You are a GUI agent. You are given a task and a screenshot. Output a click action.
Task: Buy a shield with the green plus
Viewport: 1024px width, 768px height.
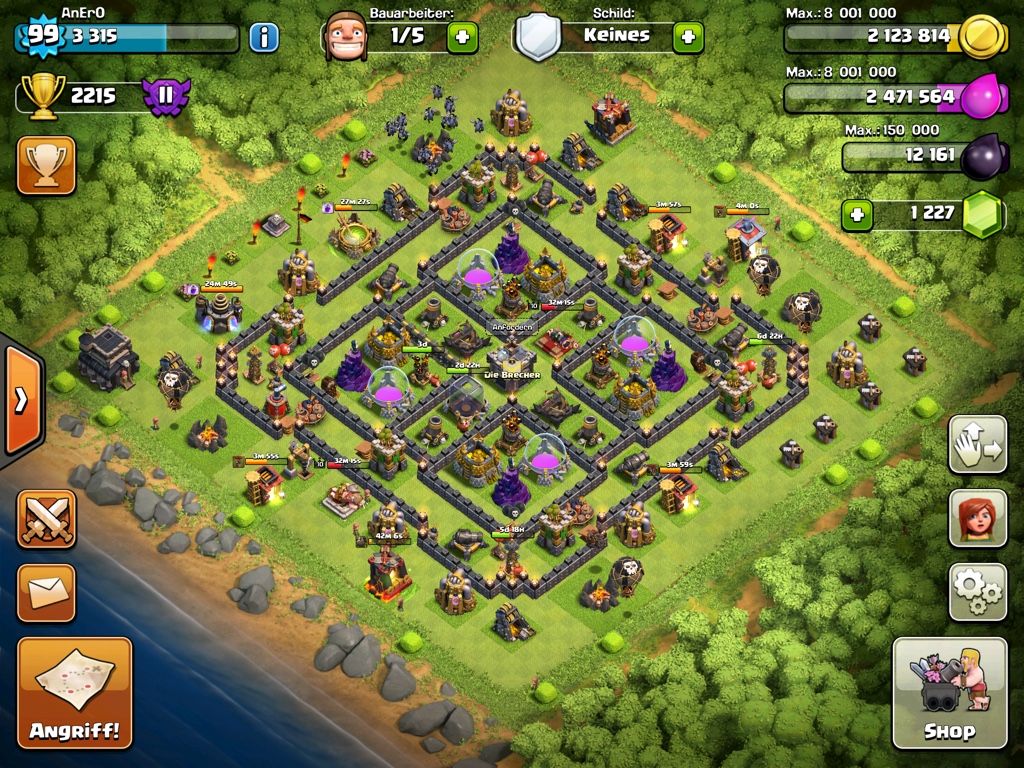(x=688, y=38)
